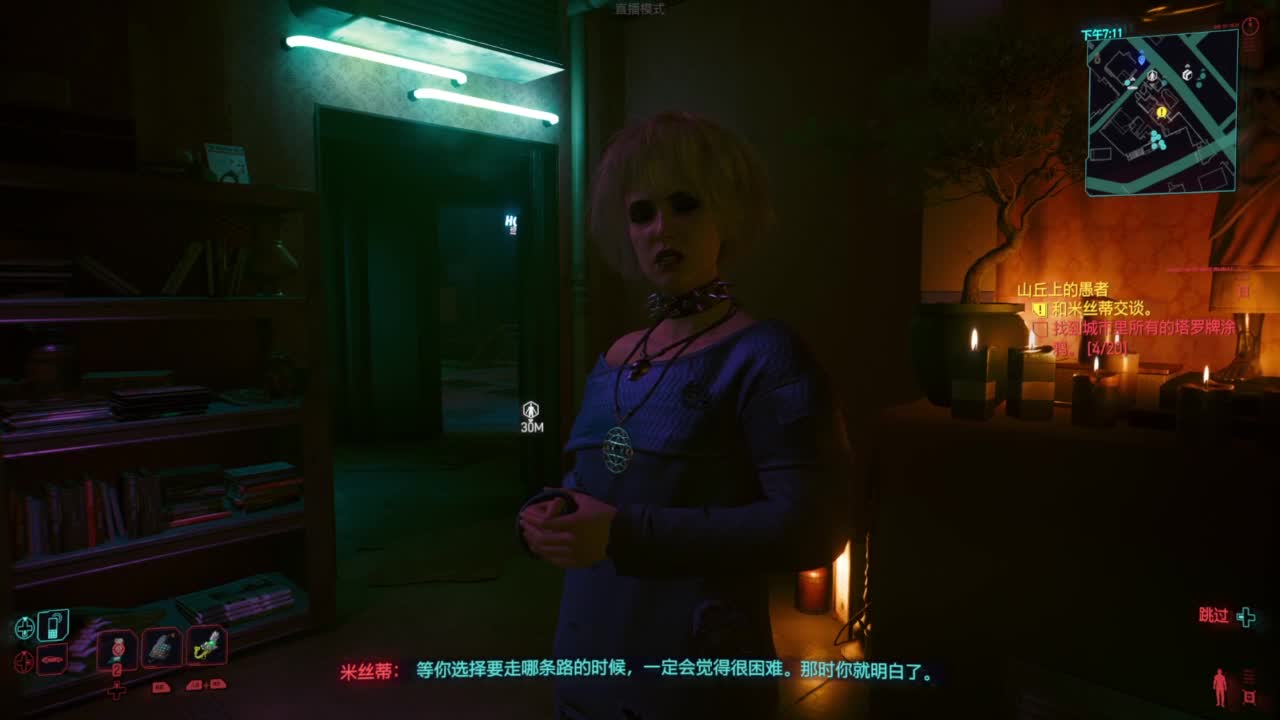Image resolution: width=1280 pixels, height=720 pixels.
Task: Click the grenade quickslot icon
Action: (x=162, y=646)
